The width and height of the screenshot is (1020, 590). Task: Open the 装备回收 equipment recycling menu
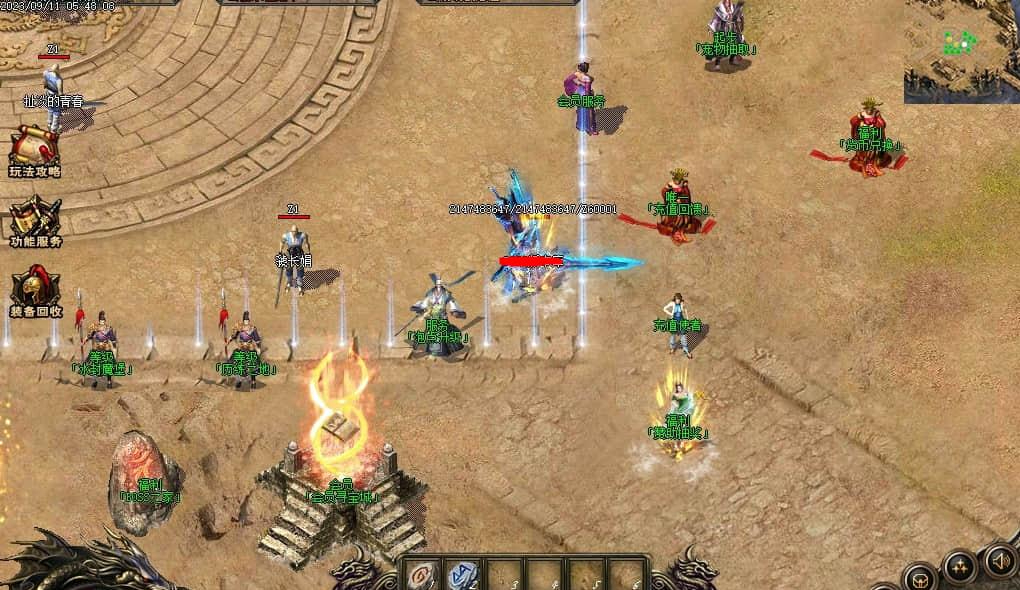[35, 292]
